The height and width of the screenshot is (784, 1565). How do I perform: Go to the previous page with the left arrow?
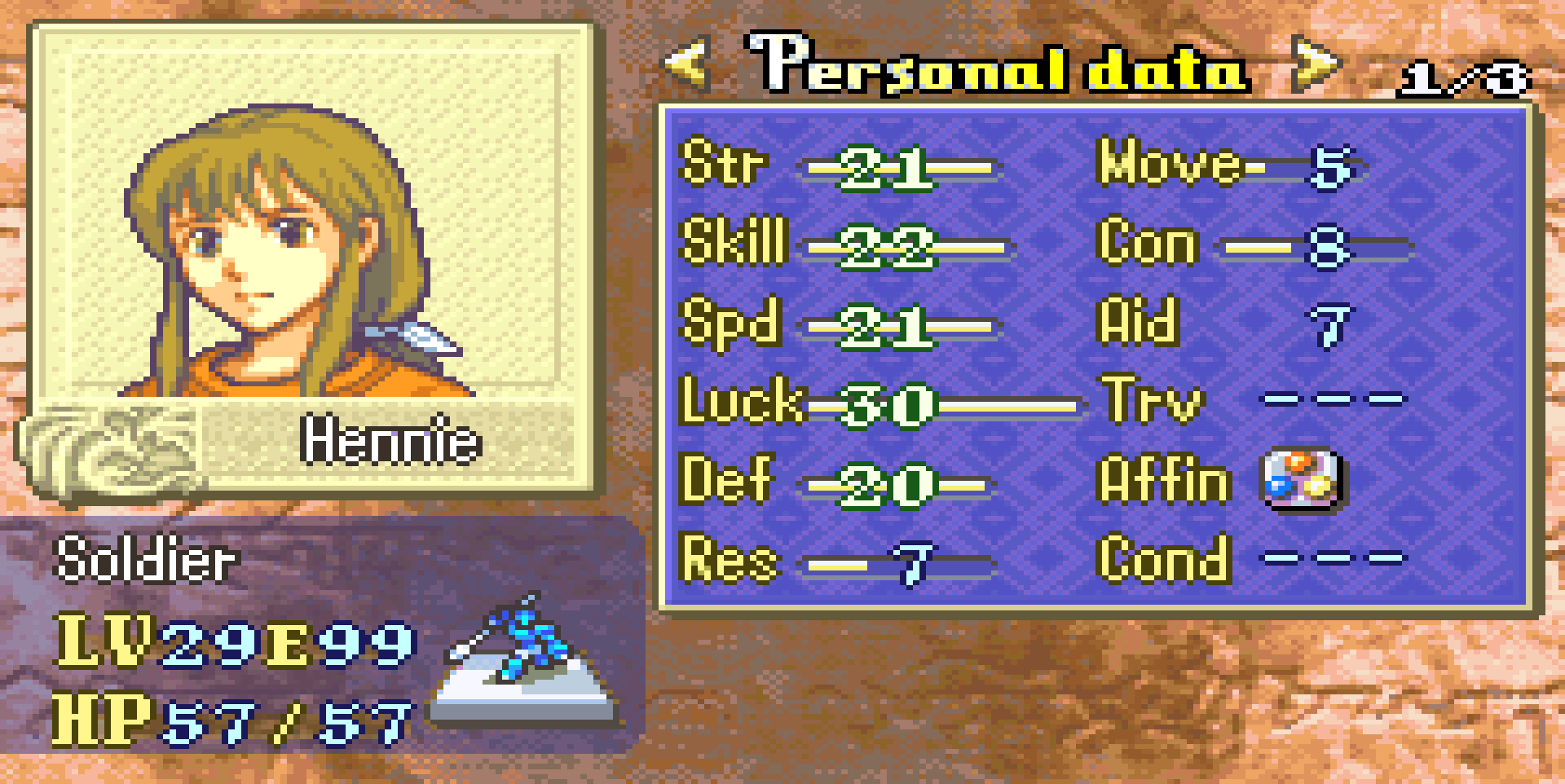[686, 64]
